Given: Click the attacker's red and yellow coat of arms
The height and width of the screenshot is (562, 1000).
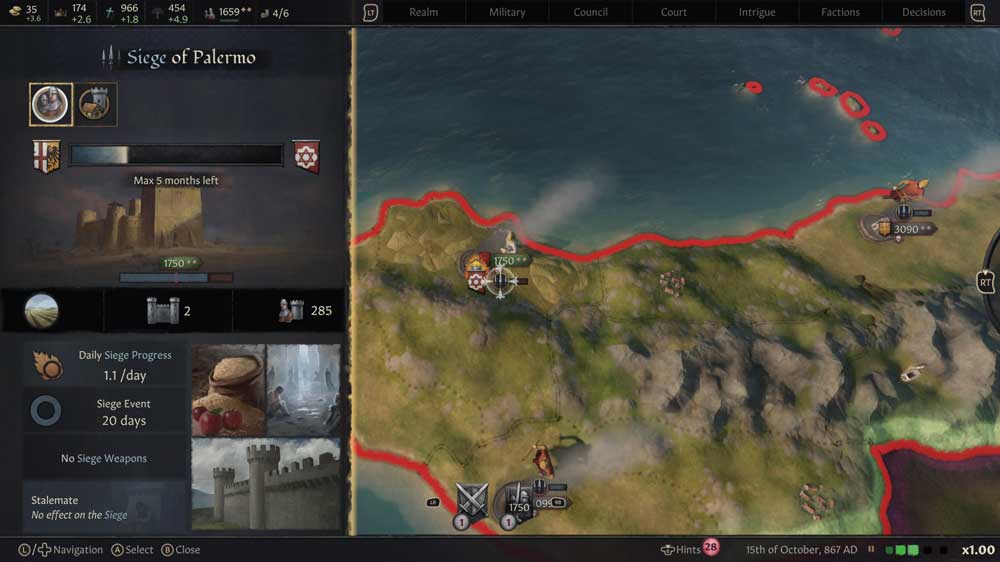Looking at the screenshot, I should pyautogui.click(x=46, y=156).
